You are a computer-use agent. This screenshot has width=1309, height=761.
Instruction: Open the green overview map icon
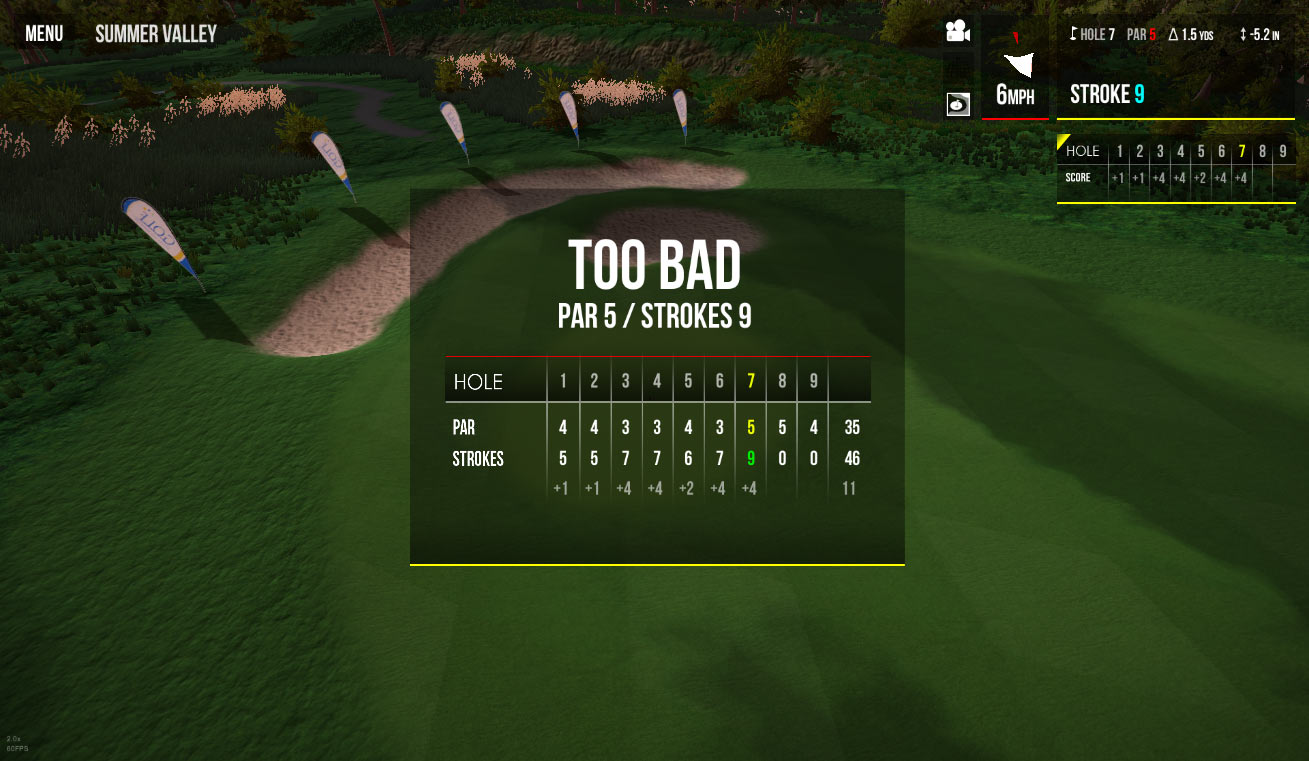point(958,103)
